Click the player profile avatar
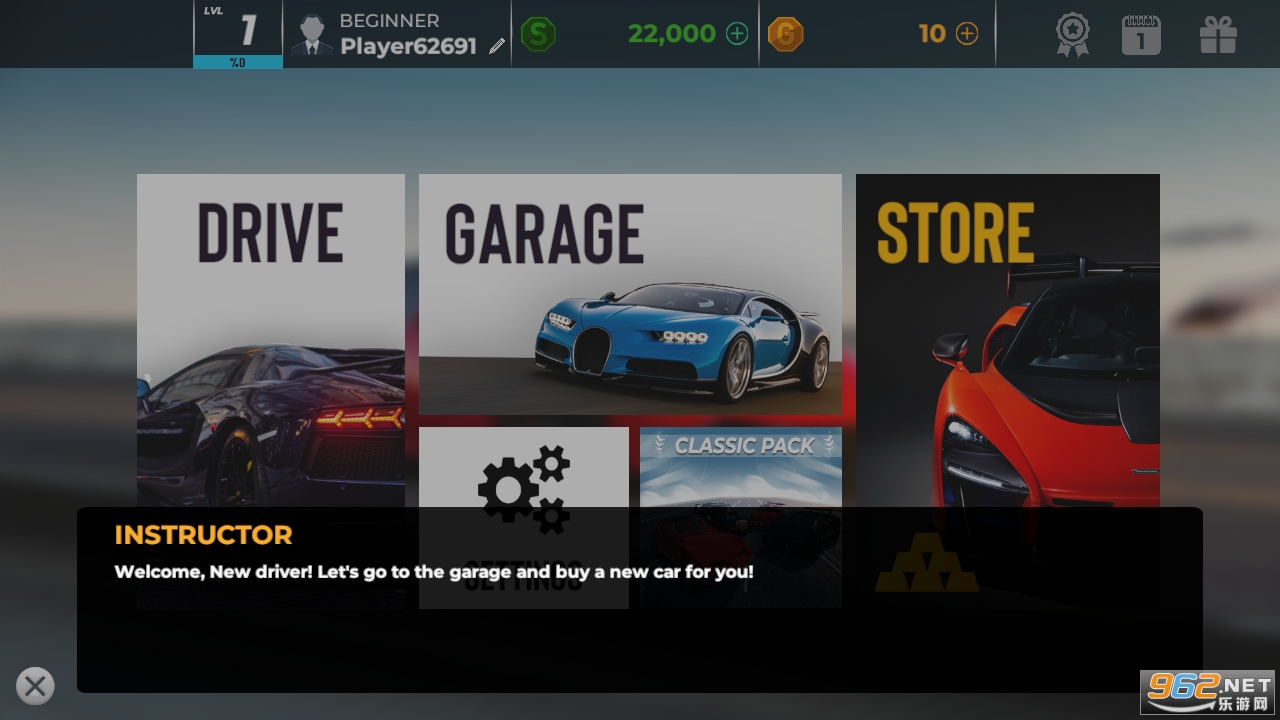The image size is (1280, 720). 312,35
